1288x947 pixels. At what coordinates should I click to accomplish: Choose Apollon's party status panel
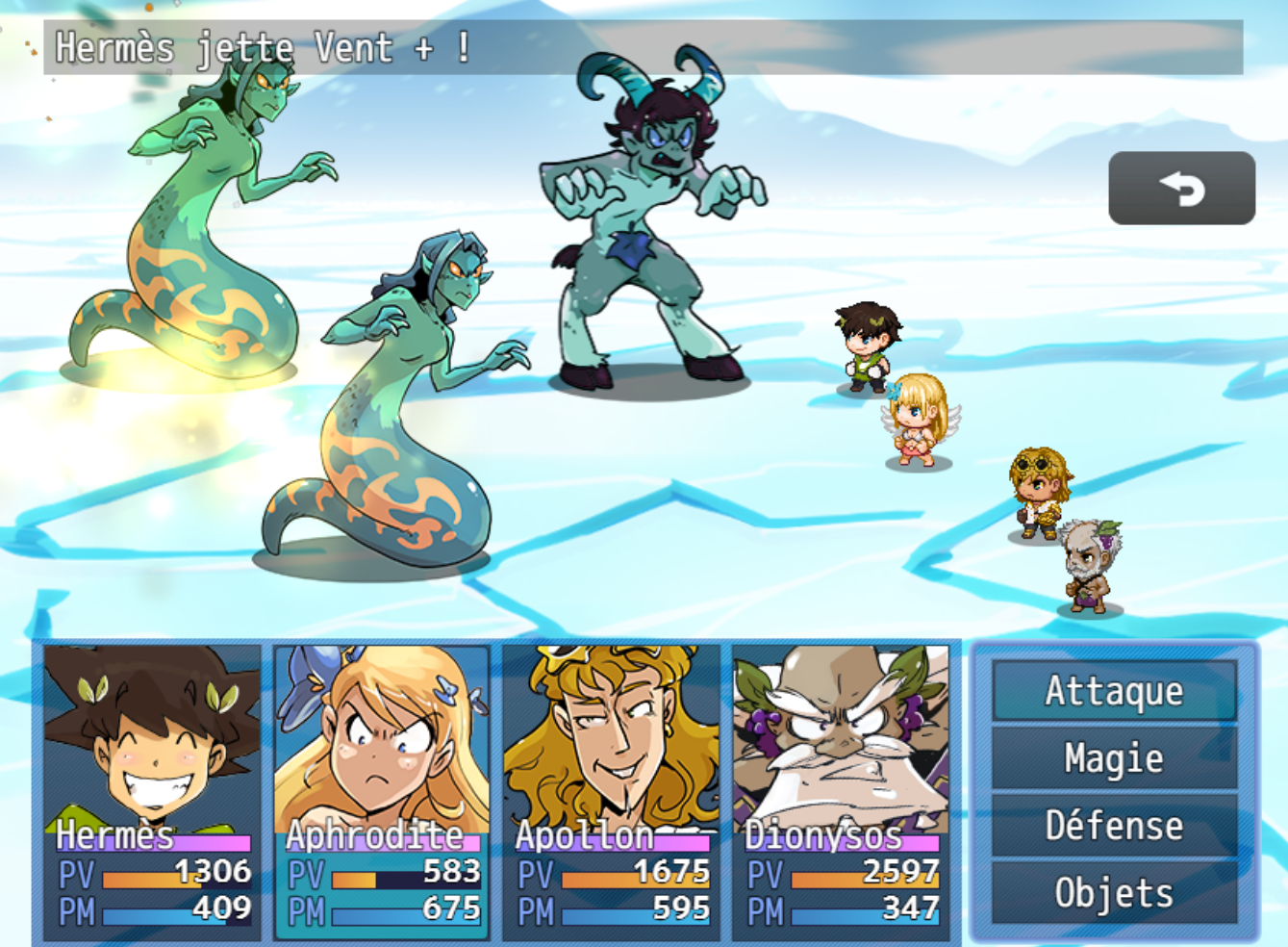click(612, 791)
